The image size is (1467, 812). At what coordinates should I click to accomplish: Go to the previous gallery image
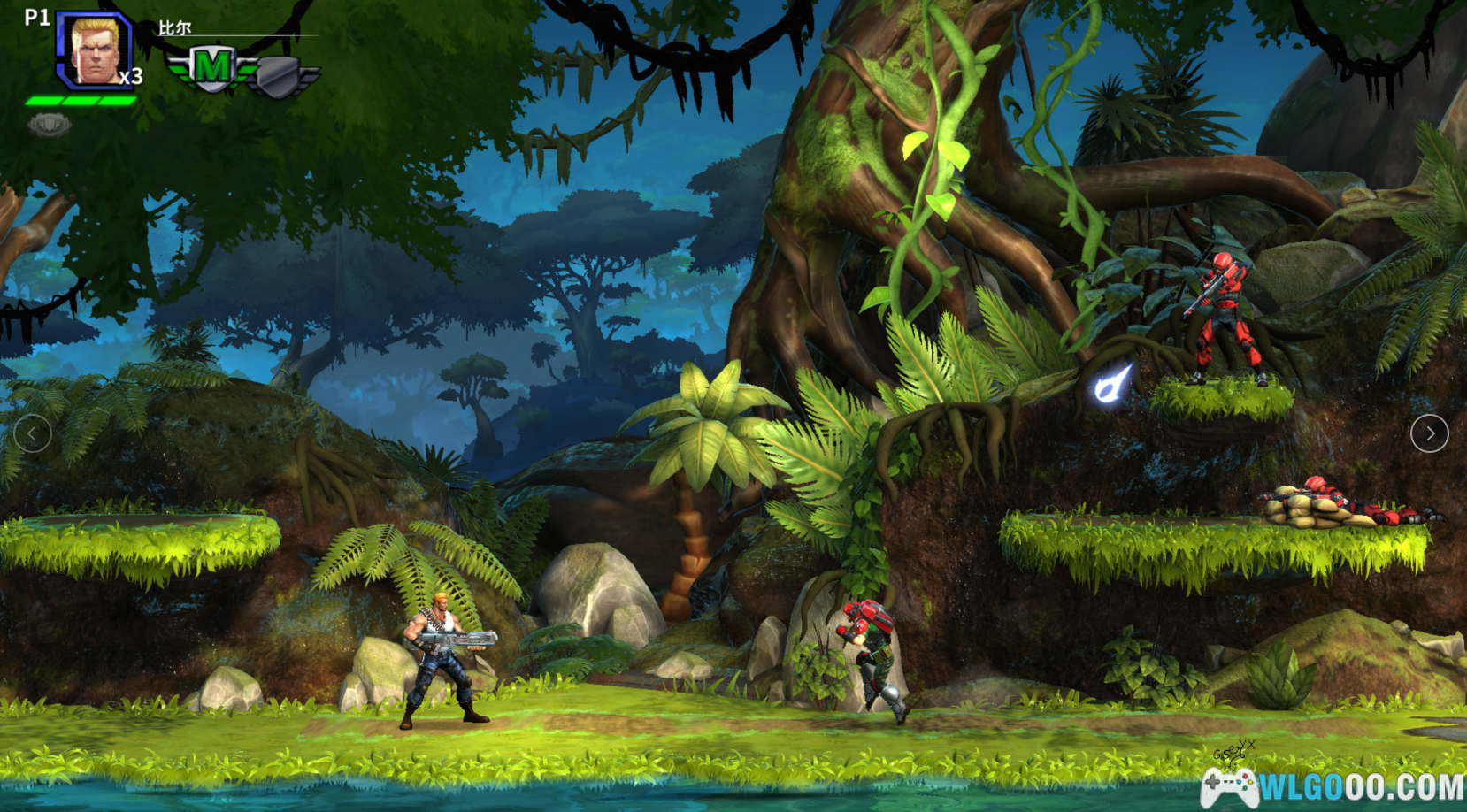[33, 433]
